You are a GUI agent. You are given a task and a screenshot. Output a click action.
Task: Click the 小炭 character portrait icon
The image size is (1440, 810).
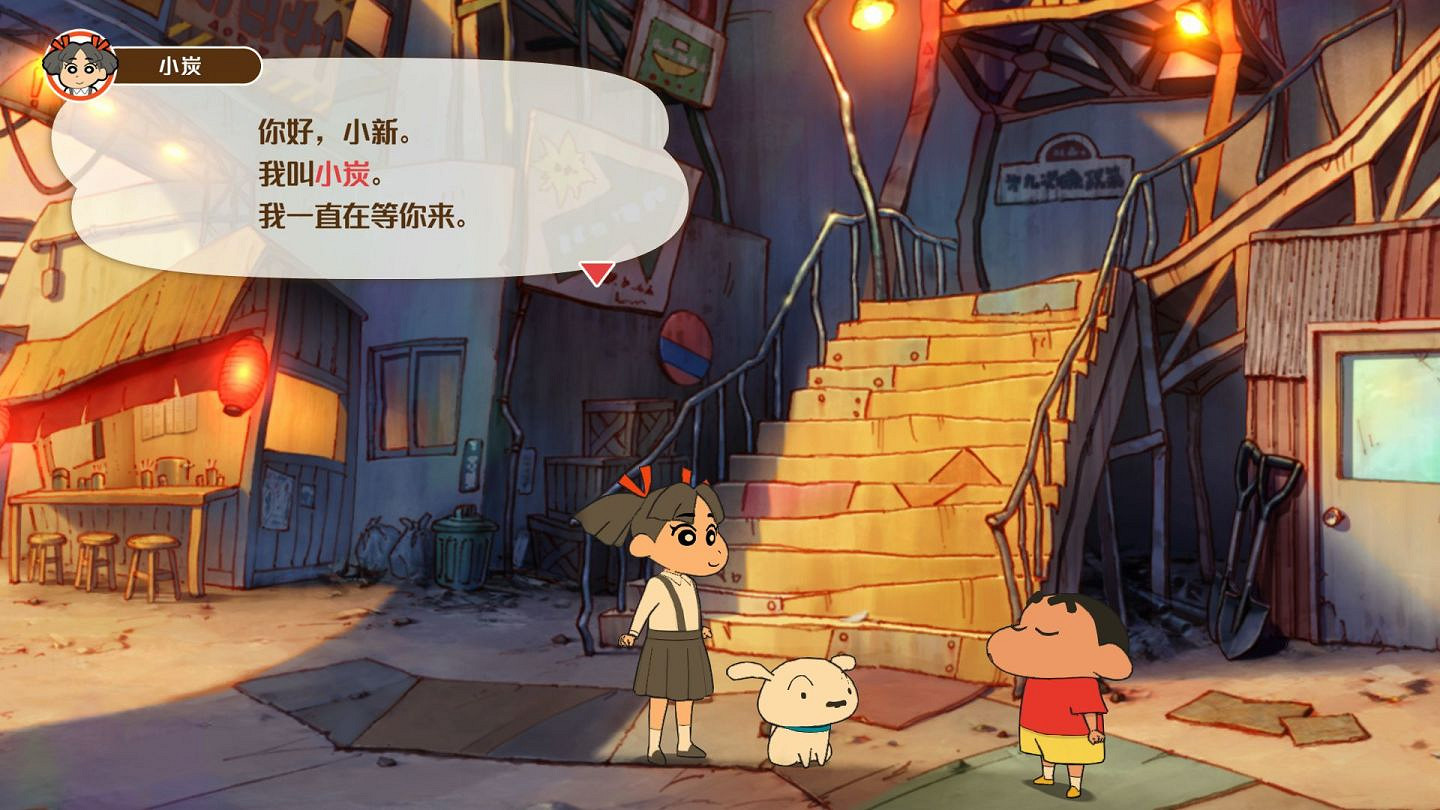click(x=78, y=62)
